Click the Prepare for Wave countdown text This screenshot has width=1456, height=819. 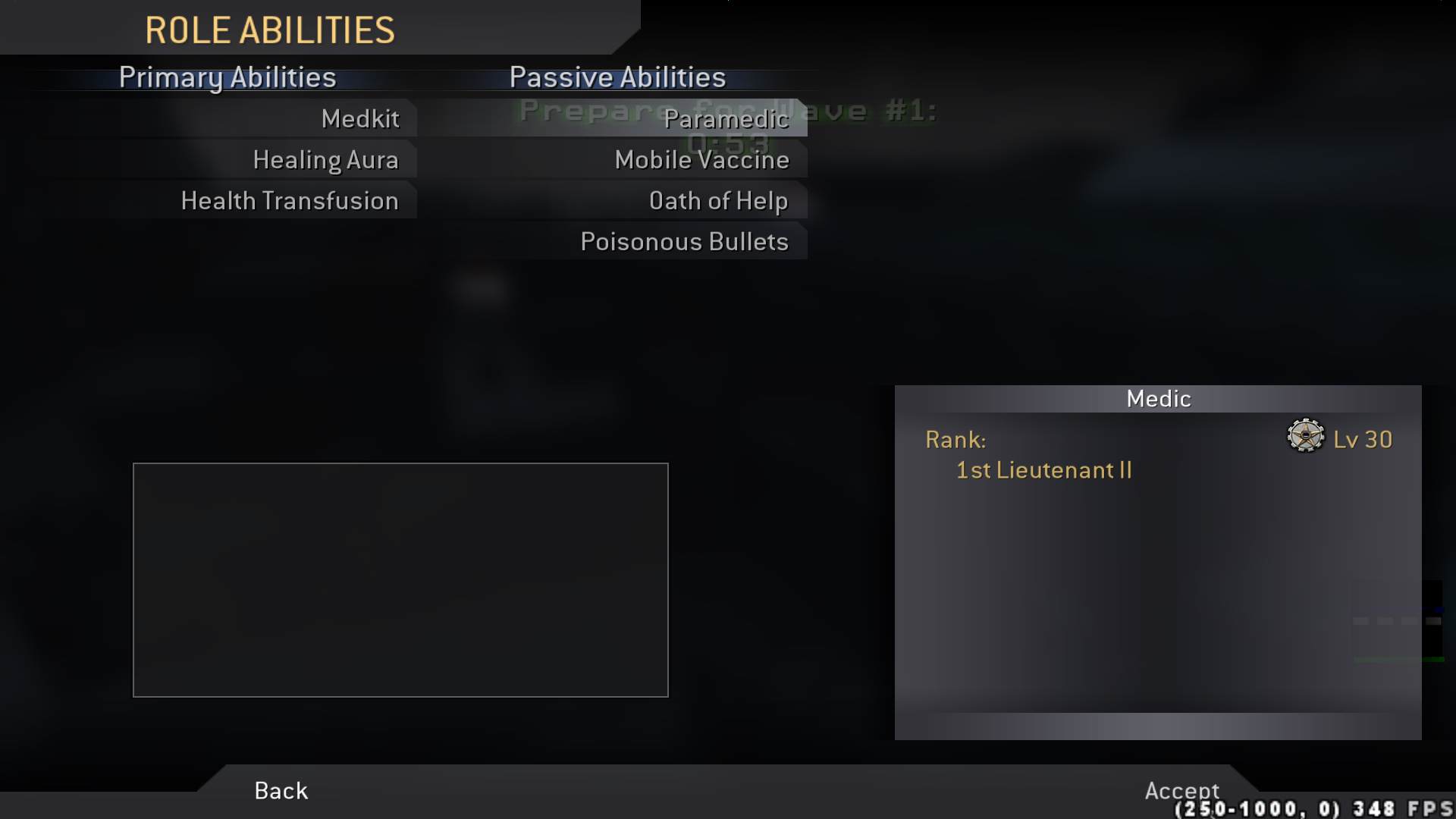point(726,111)
